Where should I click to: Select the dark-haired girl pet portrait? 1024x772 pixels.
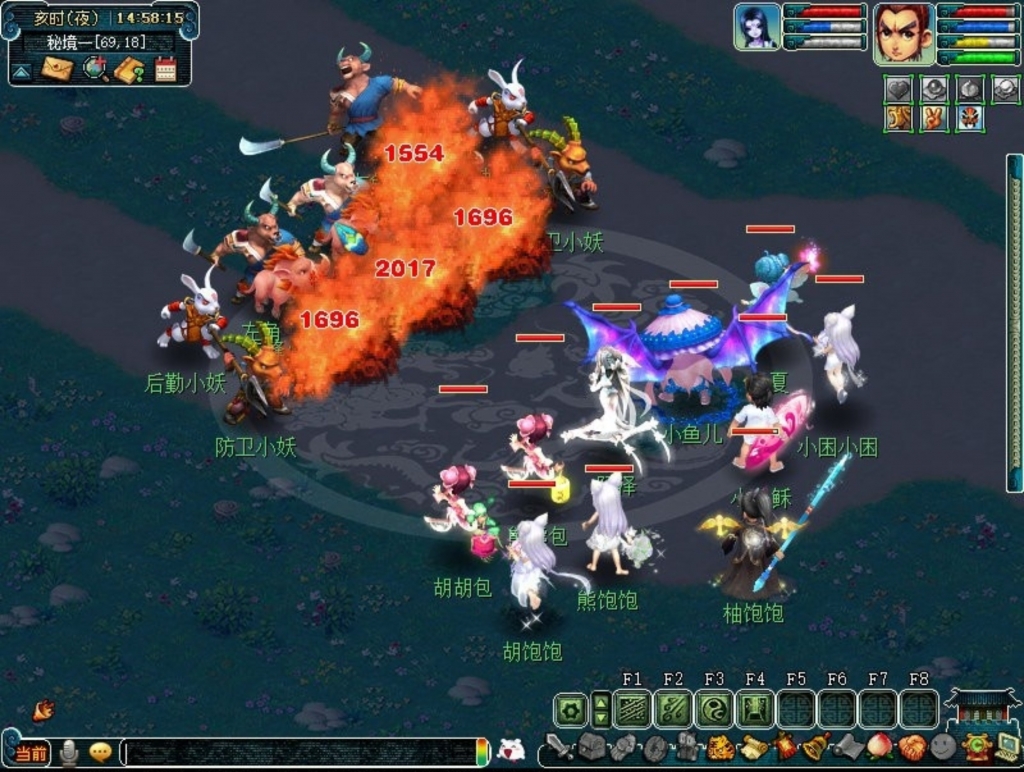(x=757, y=28)
